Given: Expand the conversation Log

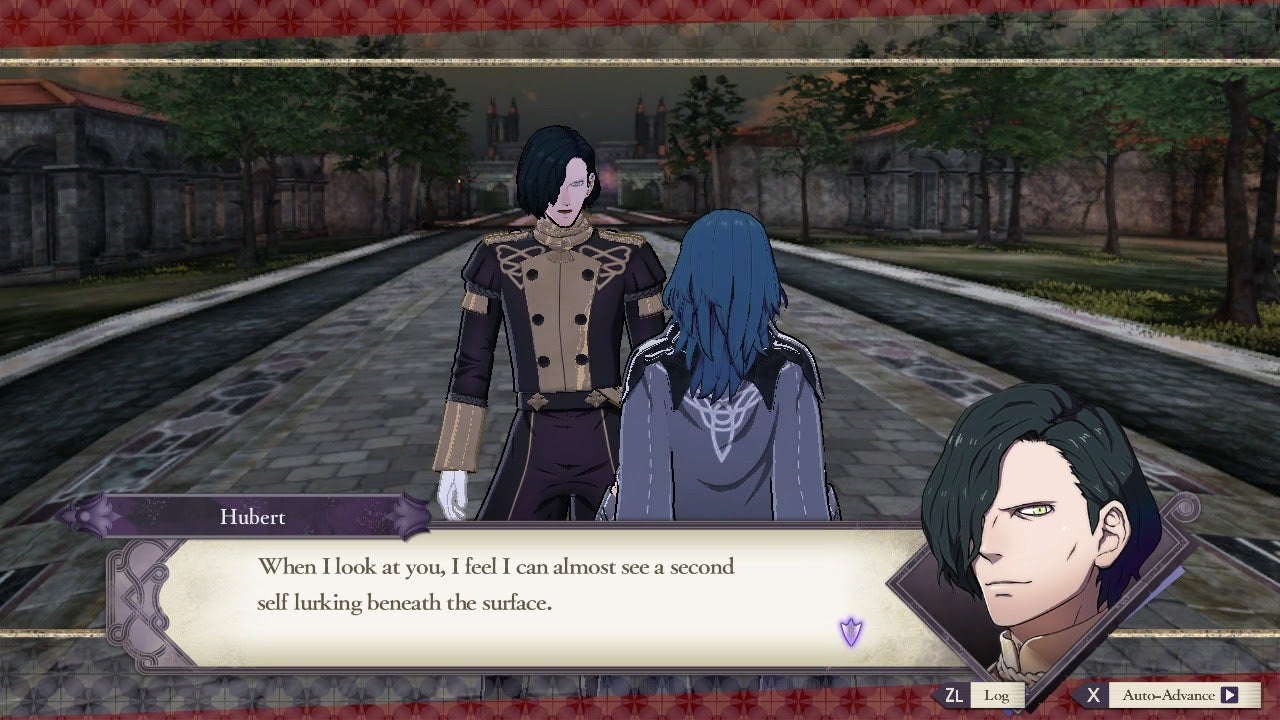Looking at the screenshot, I should [x=996, y=694].
